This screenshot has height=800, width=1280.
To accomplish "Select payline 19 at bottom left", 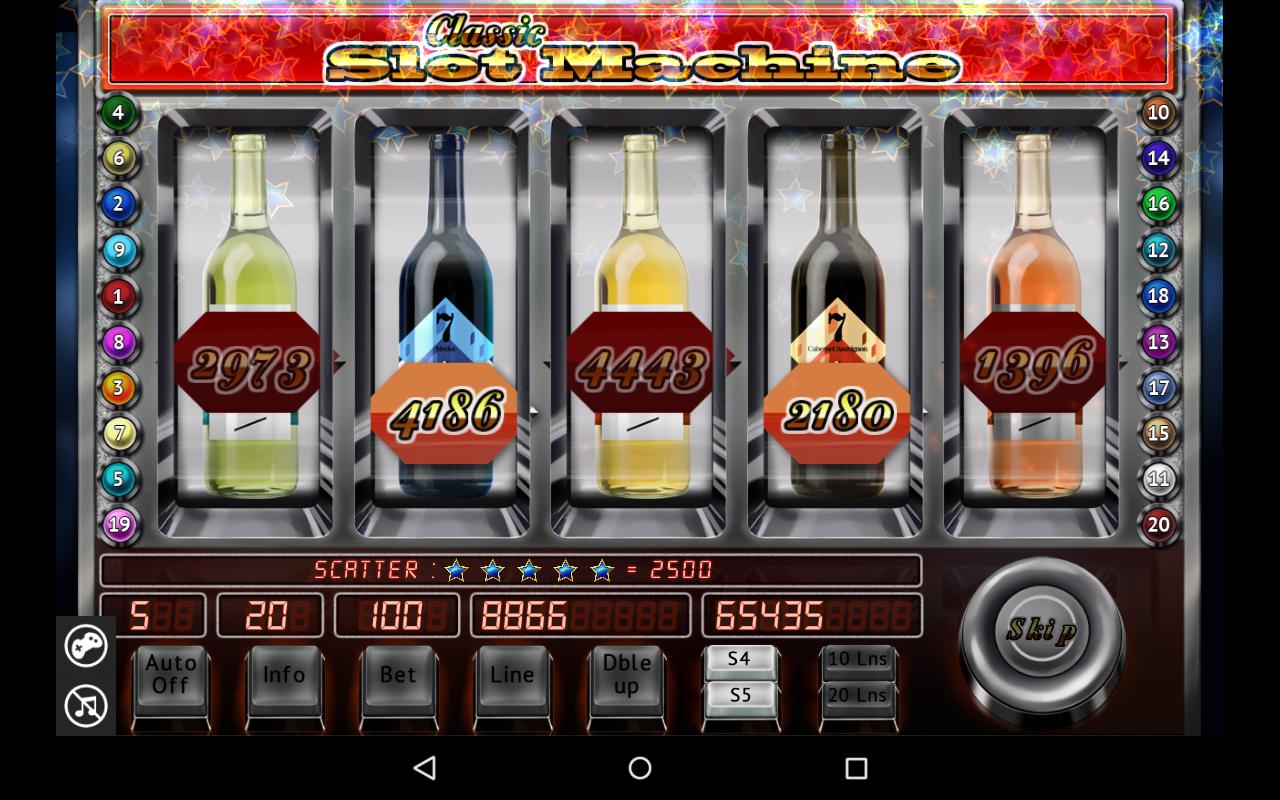I will pos(118,525).
